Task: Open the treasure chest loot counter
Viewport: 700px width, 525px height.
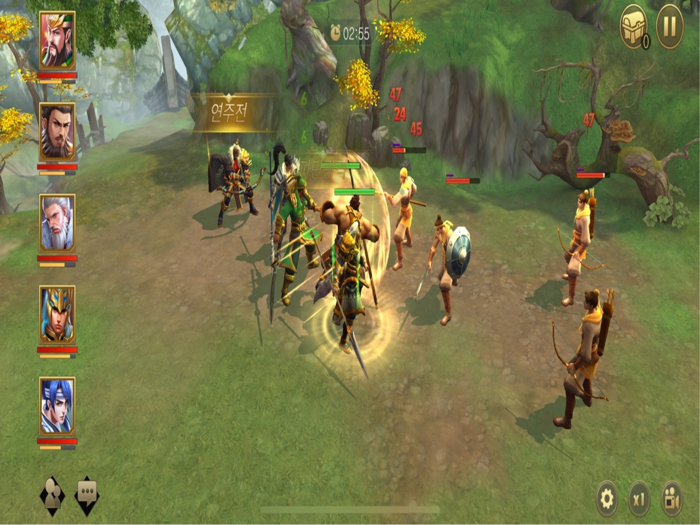Action: click(x=634, y=26)
